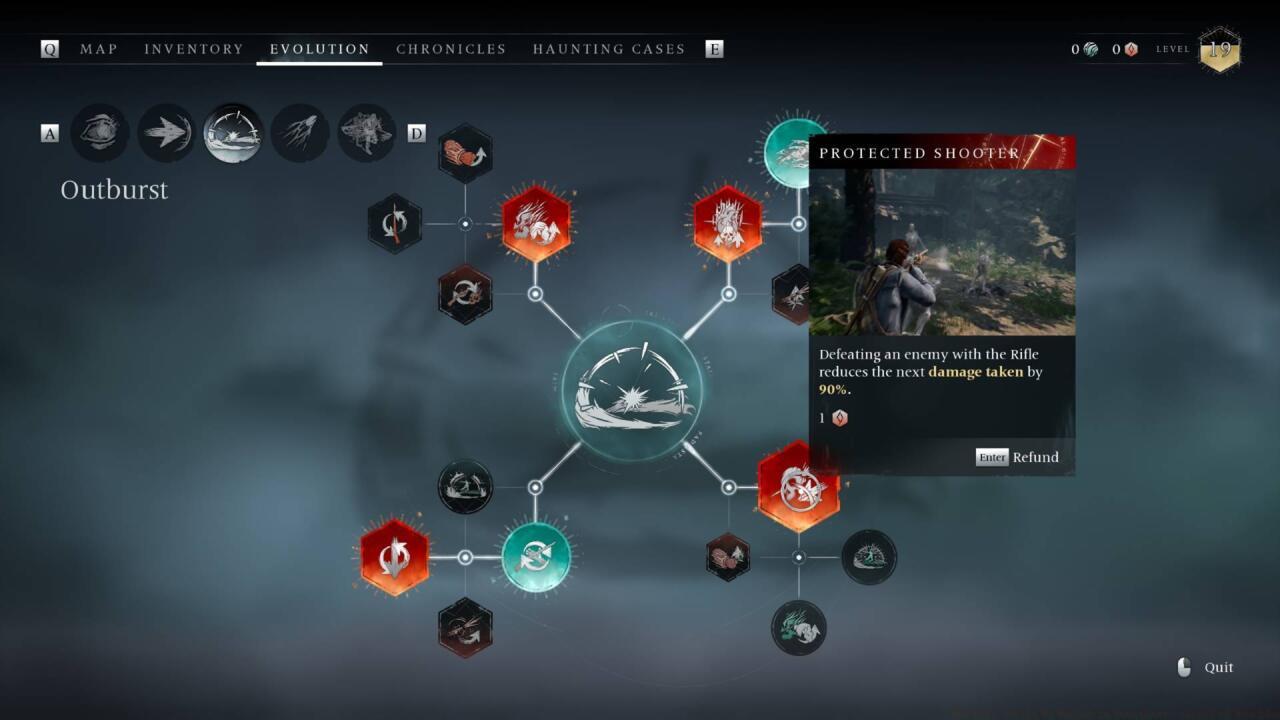This screenshot has width=1280, height=720.
Task: Open the Map tab
Action: (99, 49)
